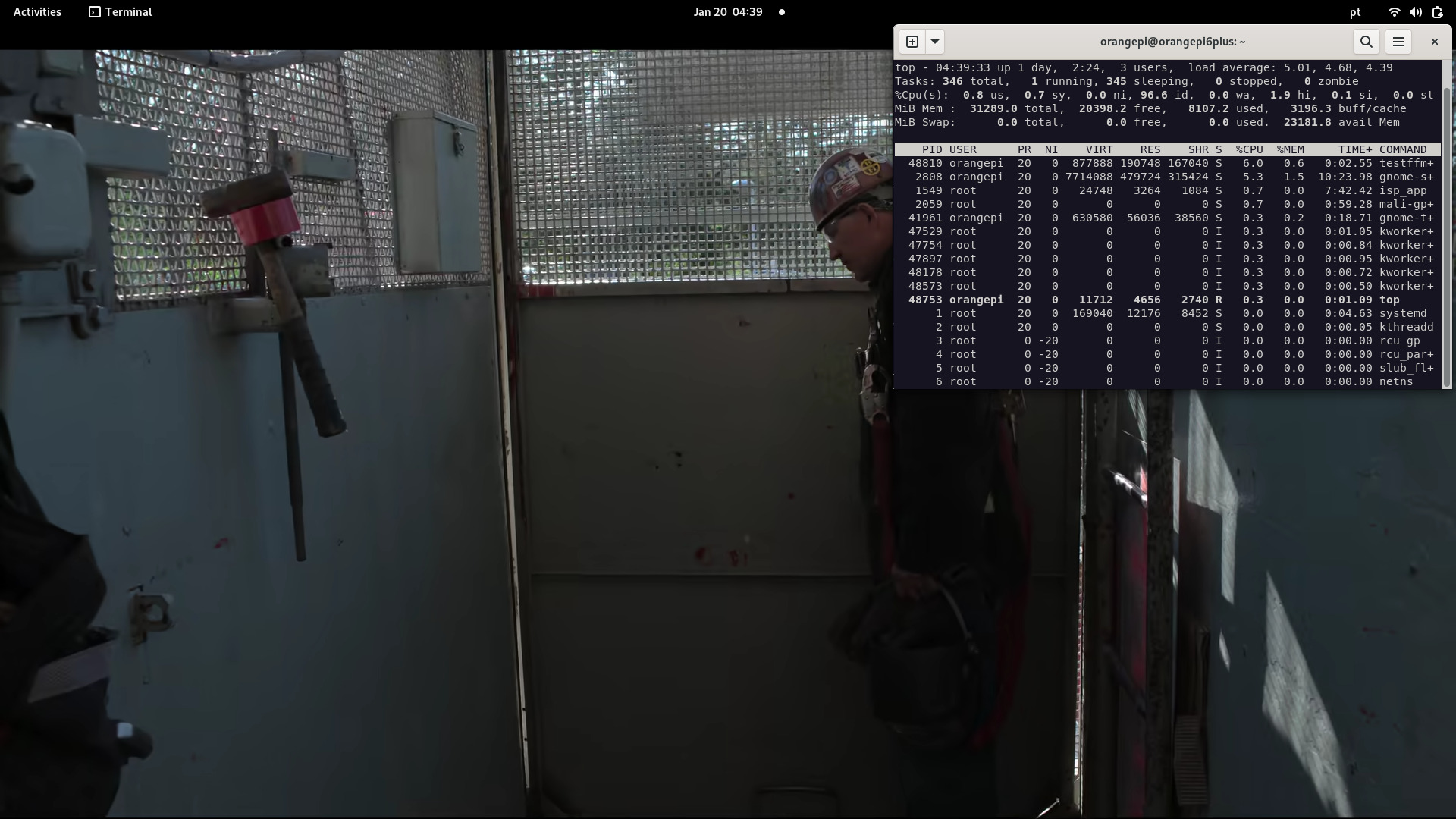Open the new tab dropdown arrow
Screen dimensions: 1456x819
point(935,42)
